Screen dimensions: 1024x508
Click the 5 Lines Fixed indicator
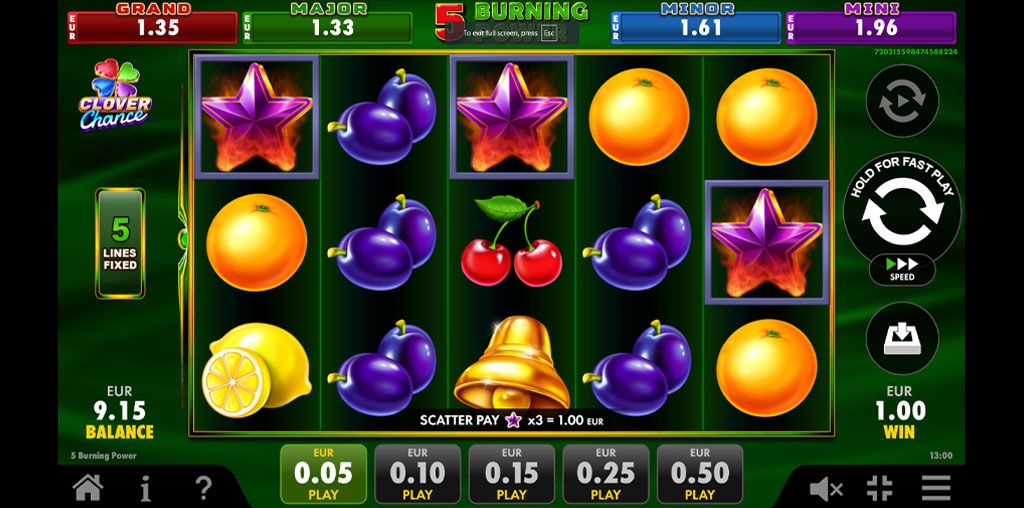coord(120,243)
